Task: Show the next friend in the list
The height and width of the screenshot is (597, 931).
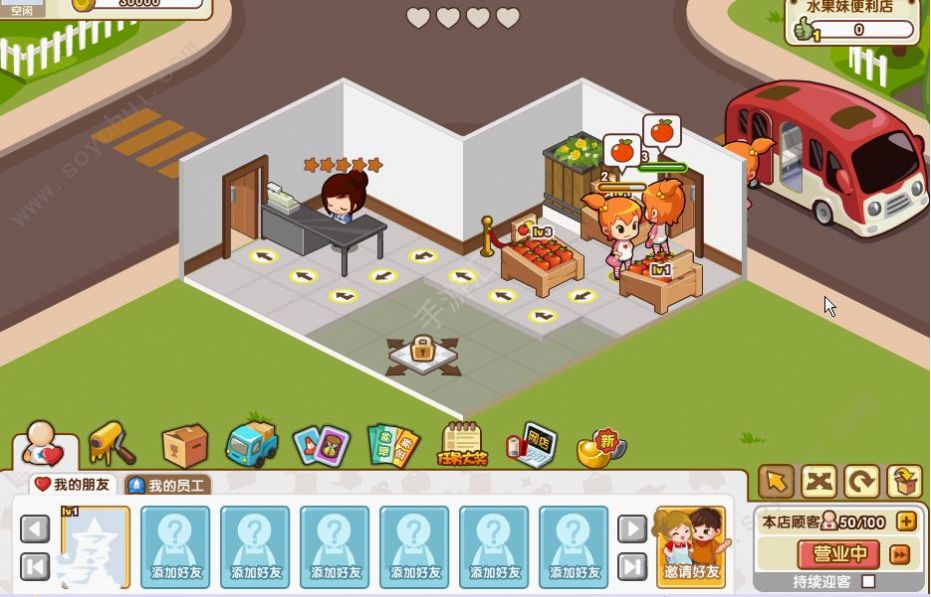Action: [x=631, y=528]
